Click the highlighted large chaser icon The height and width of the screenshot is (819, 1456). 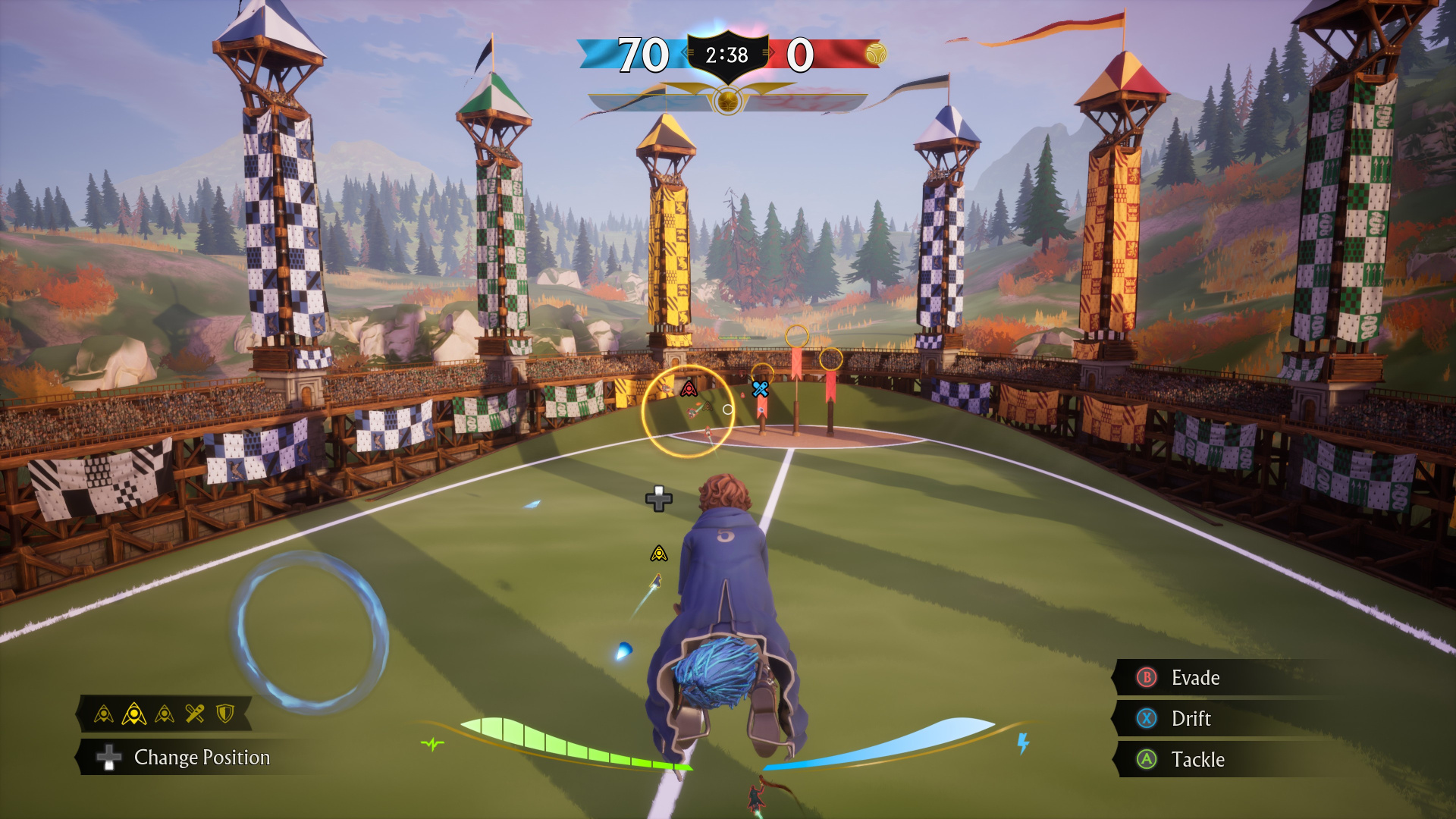click(133, 714)
